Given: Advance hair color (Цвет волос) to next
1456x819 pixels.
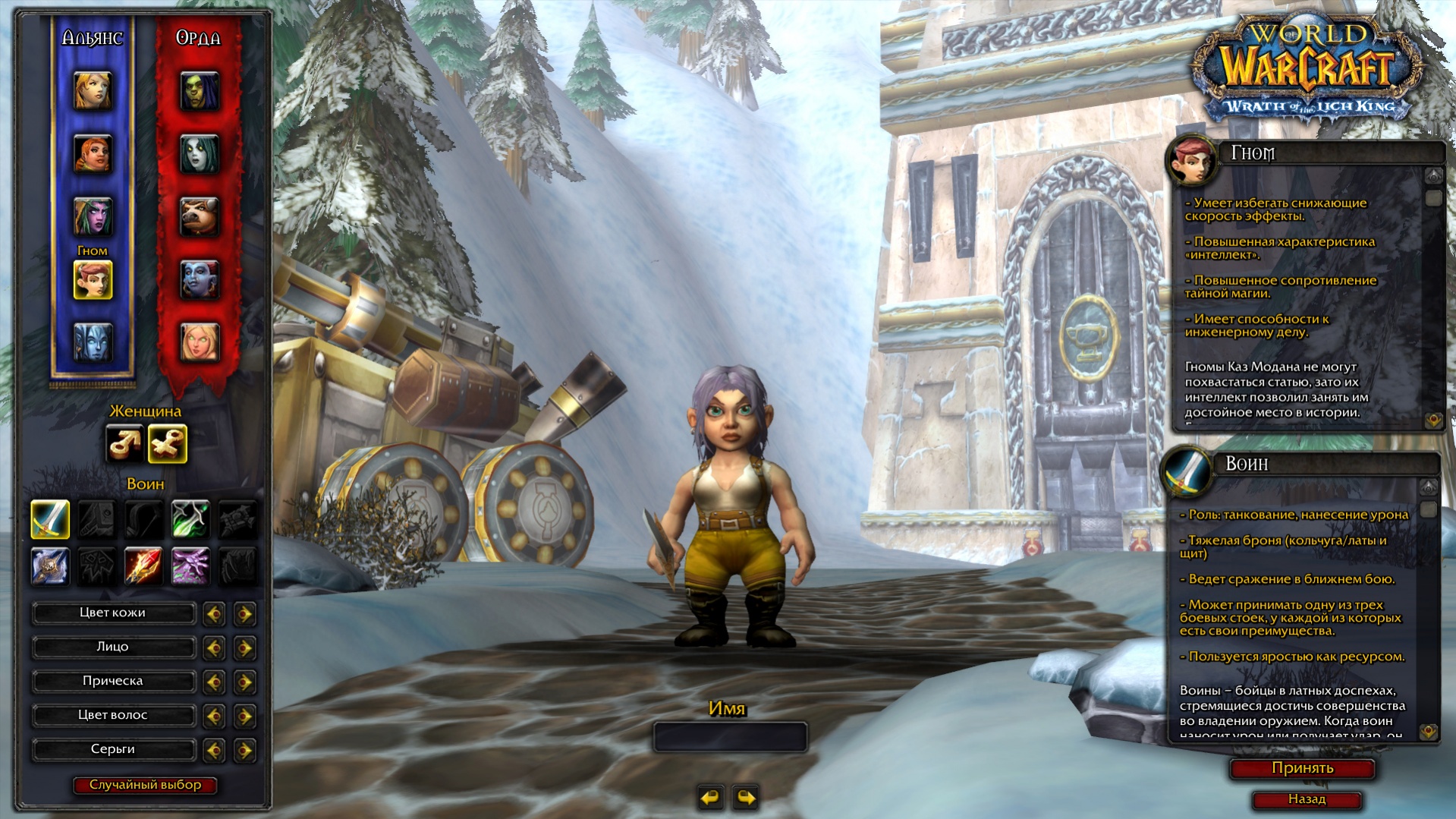Looking at the screenshot, I should pyautogui.click(x=244, y=716).
